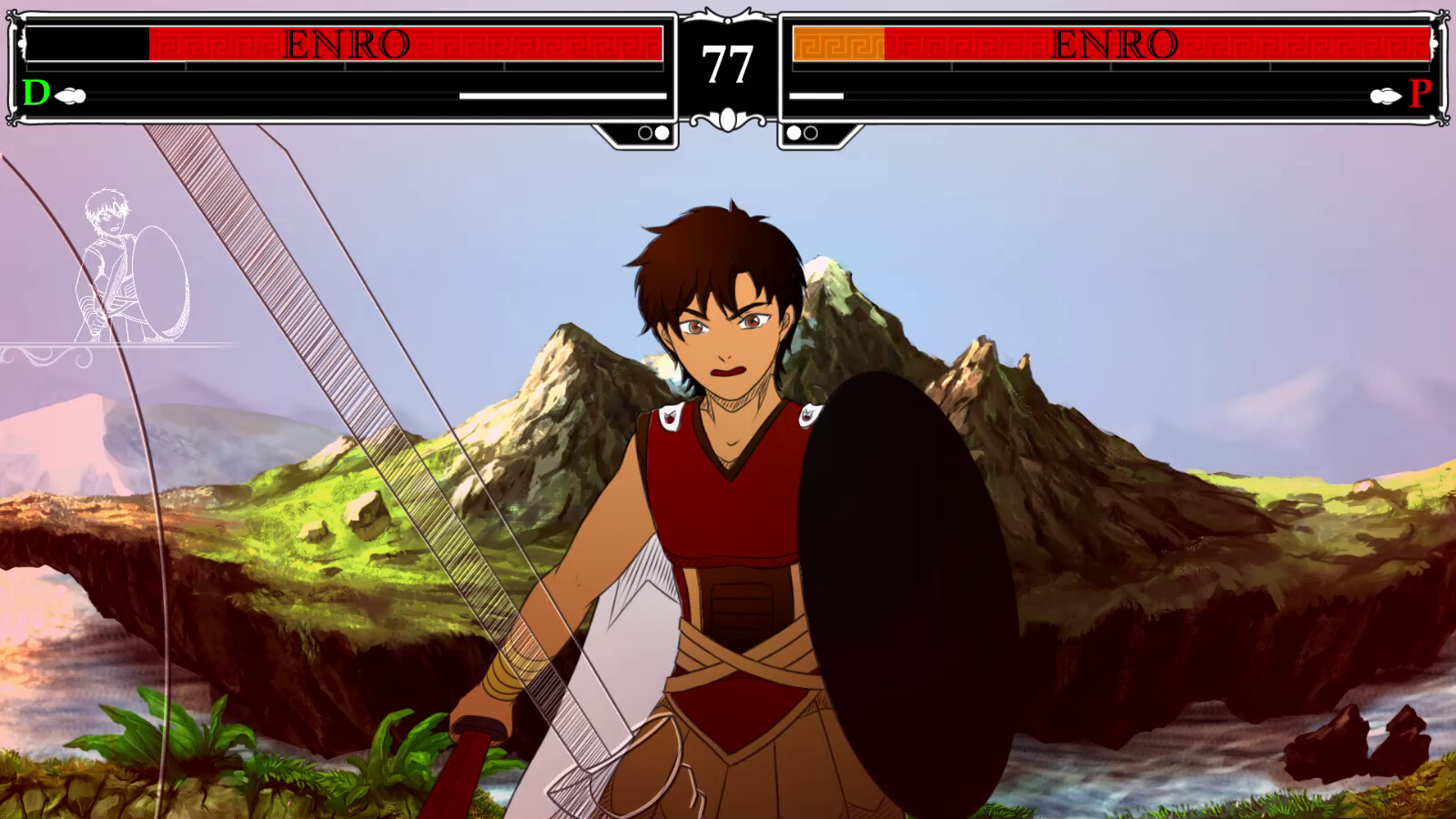
Task: Click the timer box displaying 77
Action: pos(727,64)
